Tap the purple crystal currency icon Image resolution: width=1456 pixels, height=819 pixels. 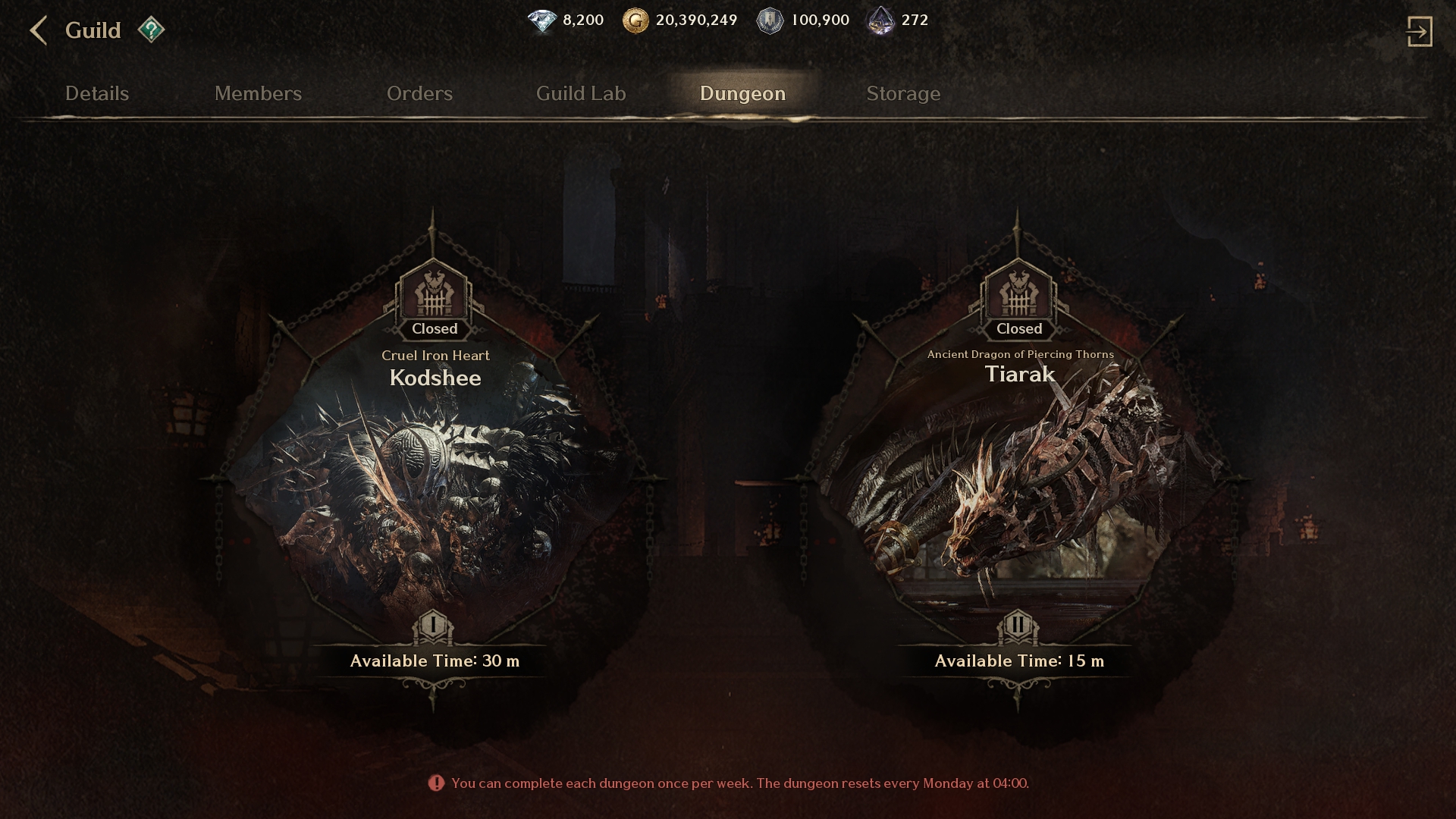pyautogui.click(x=881, y=20)
